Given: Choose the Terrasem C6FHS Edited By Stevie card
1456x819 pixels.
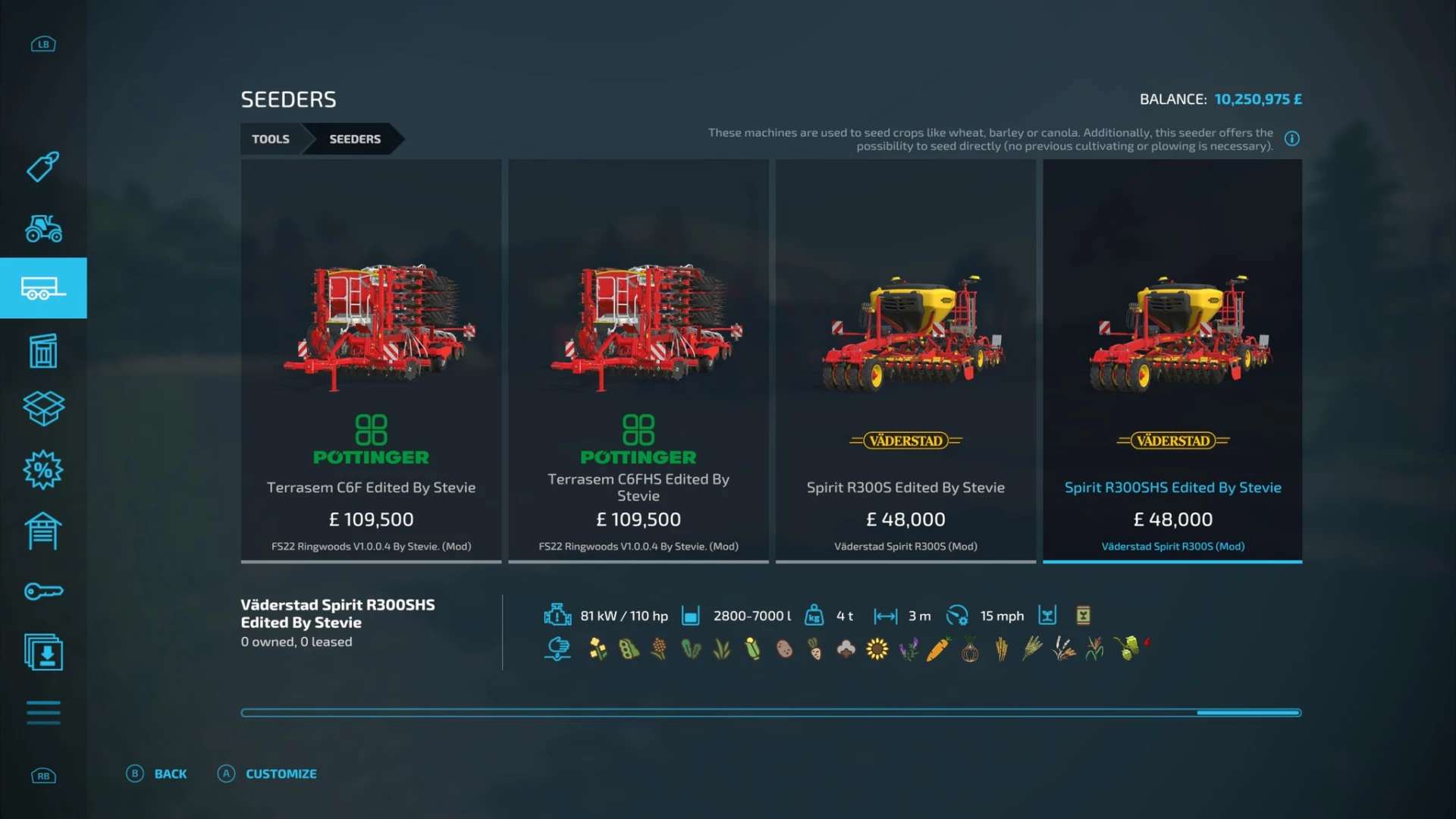Looking at the screenshot, I should [x=638, y=361].
